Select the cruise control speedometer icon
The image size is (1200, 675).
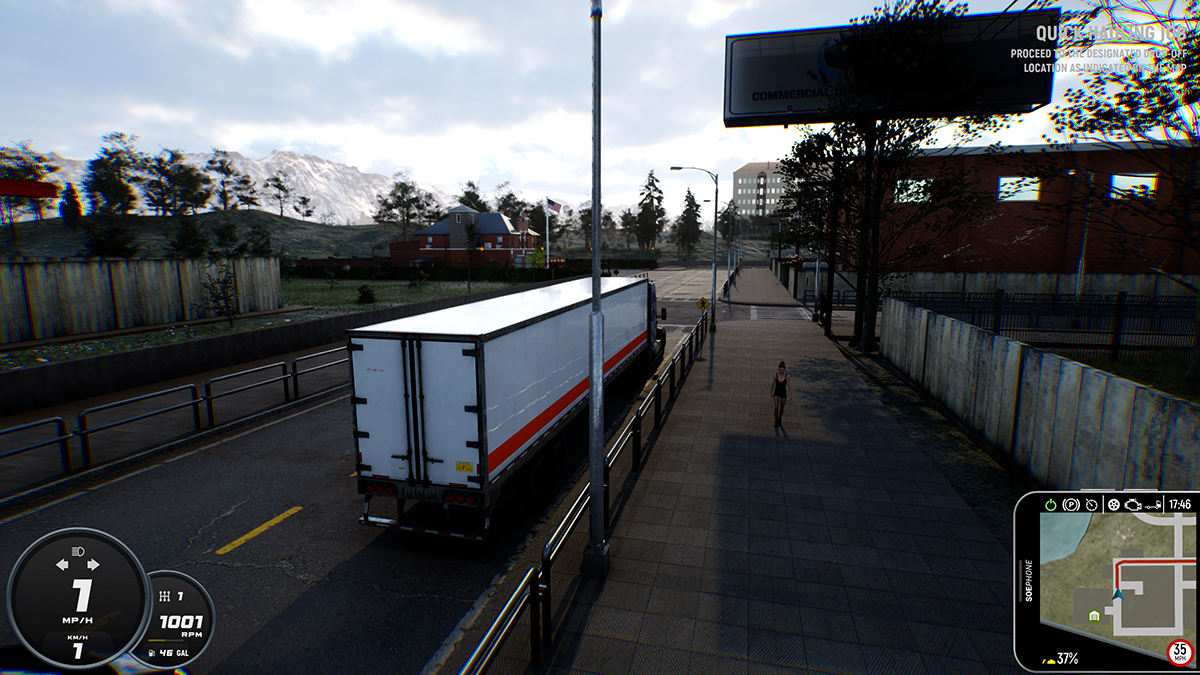[x=1091, y=504]
